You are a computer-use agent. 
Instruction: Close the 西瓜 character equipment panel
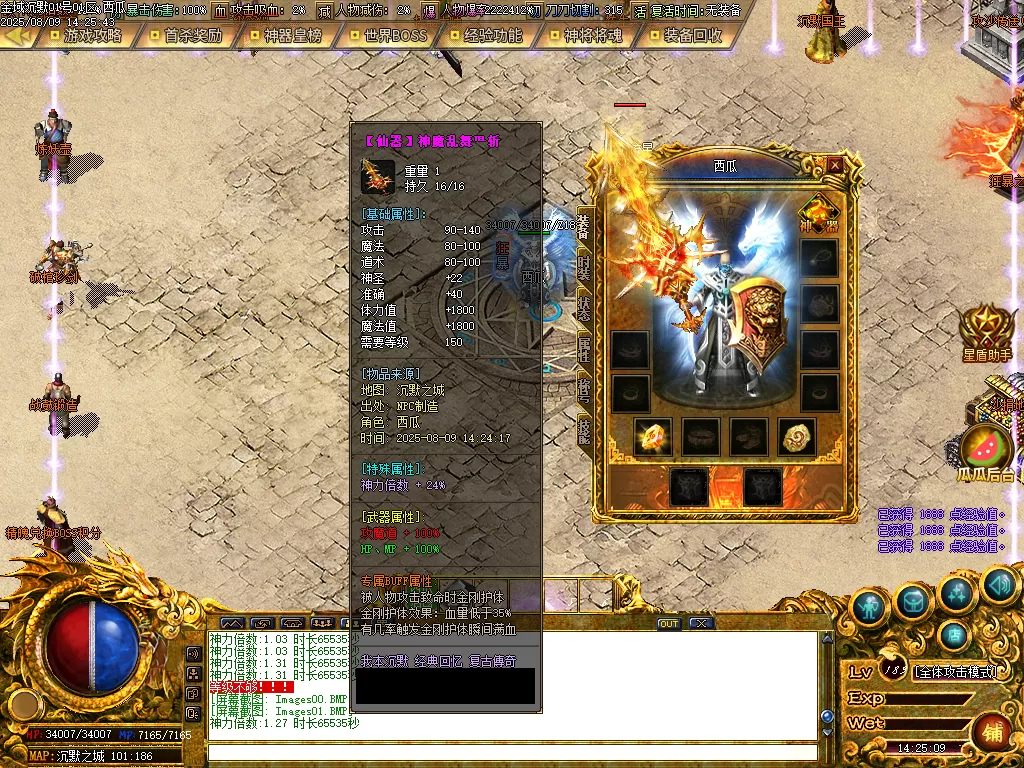tap(834, 165)
